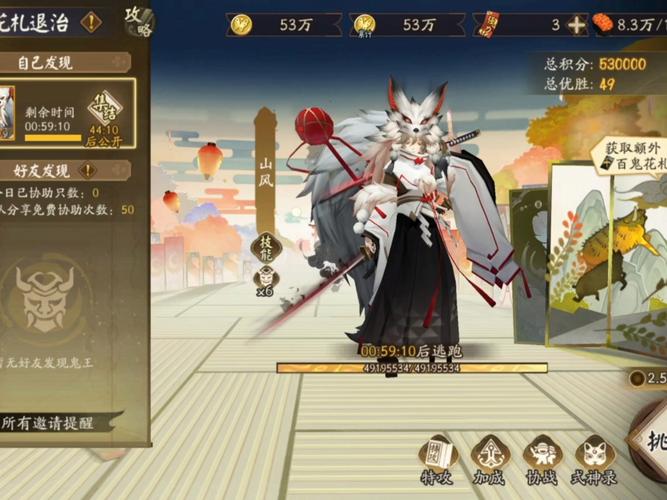Show info for 花札退治 event title

[91, 22]
